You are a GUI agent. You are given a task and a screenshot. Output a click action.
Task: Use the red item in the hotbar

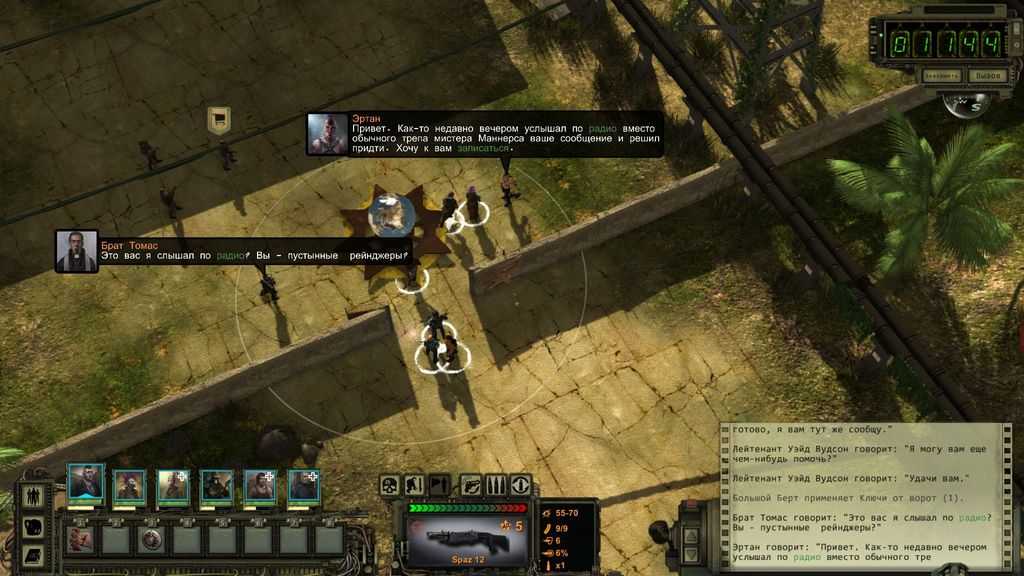80,540
